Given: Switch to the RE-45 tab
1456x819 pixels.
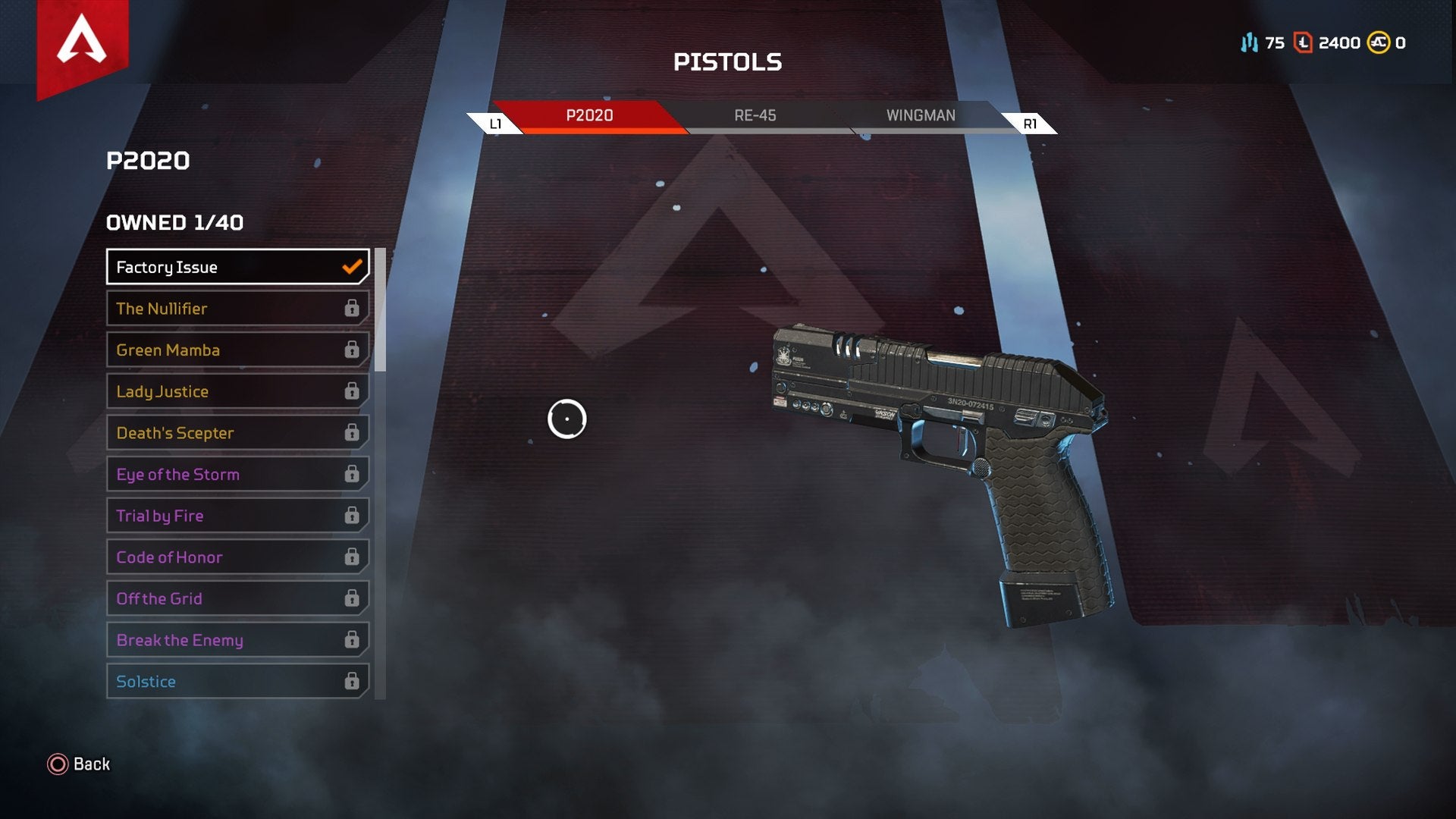Looking at the screenshot, I should click(x=754, y=115).
